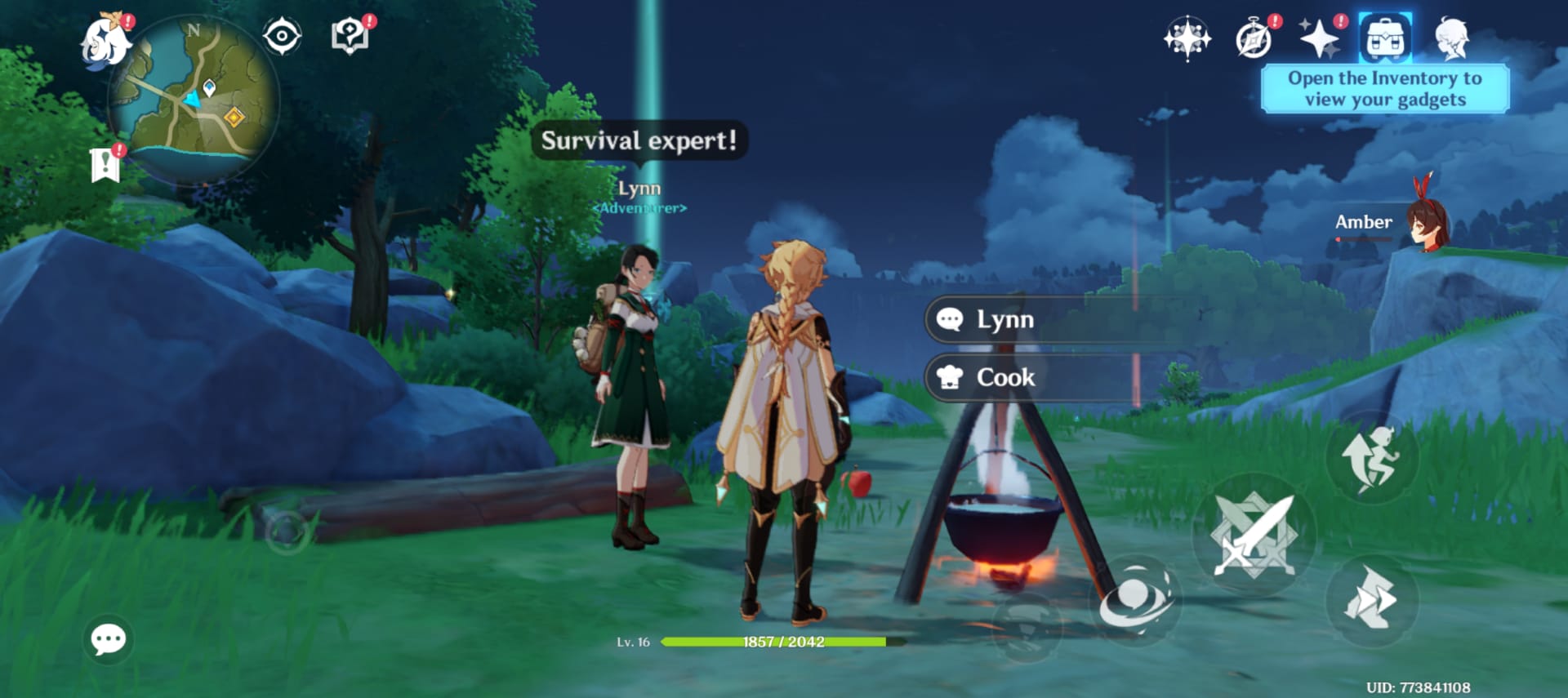Open the Wish four-pointed star icon
This screenshot has width=1568, height=698.
point(1187,38)
